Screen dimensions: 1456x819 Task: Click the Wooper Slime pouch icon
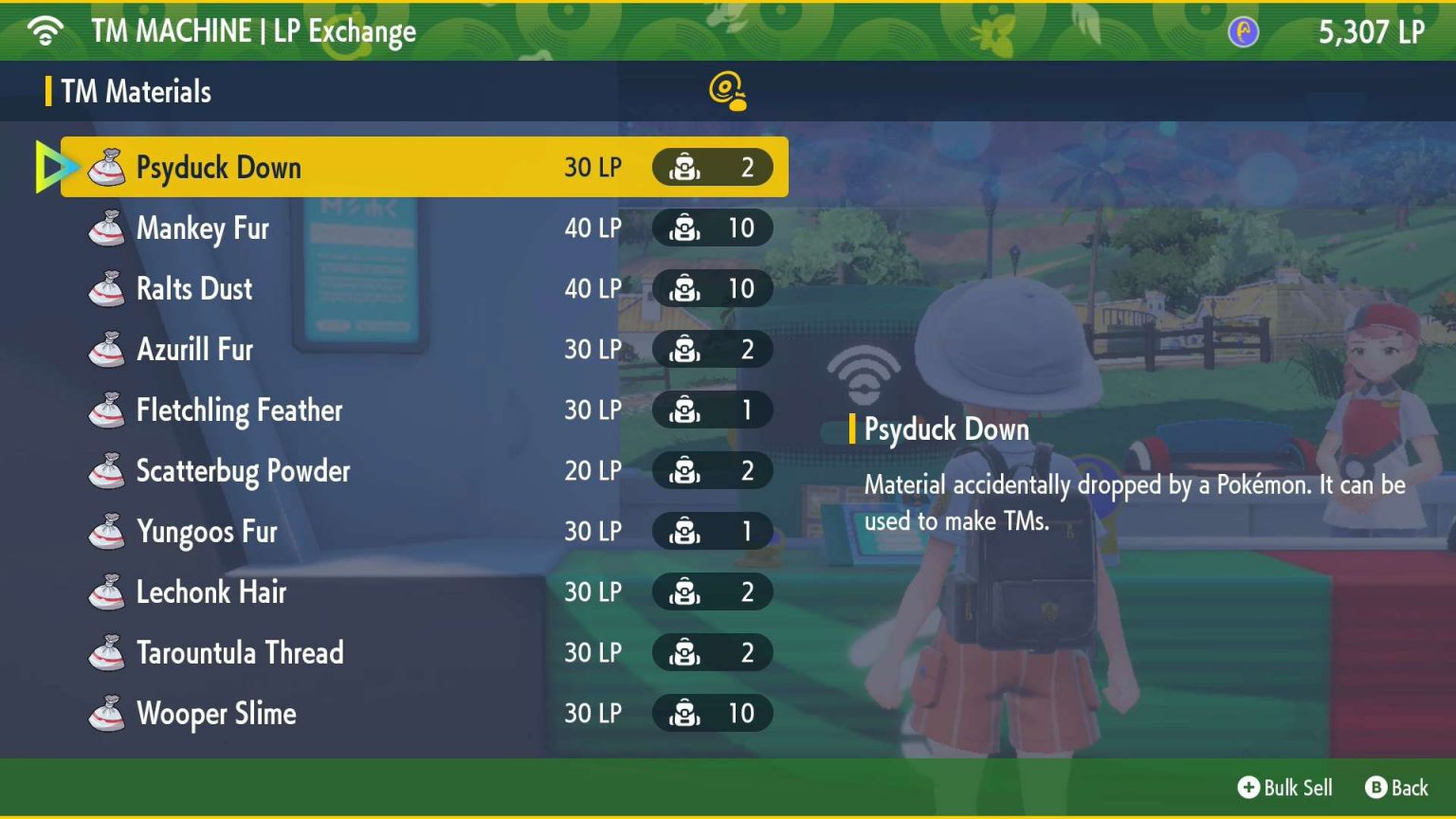click(107, 713)
